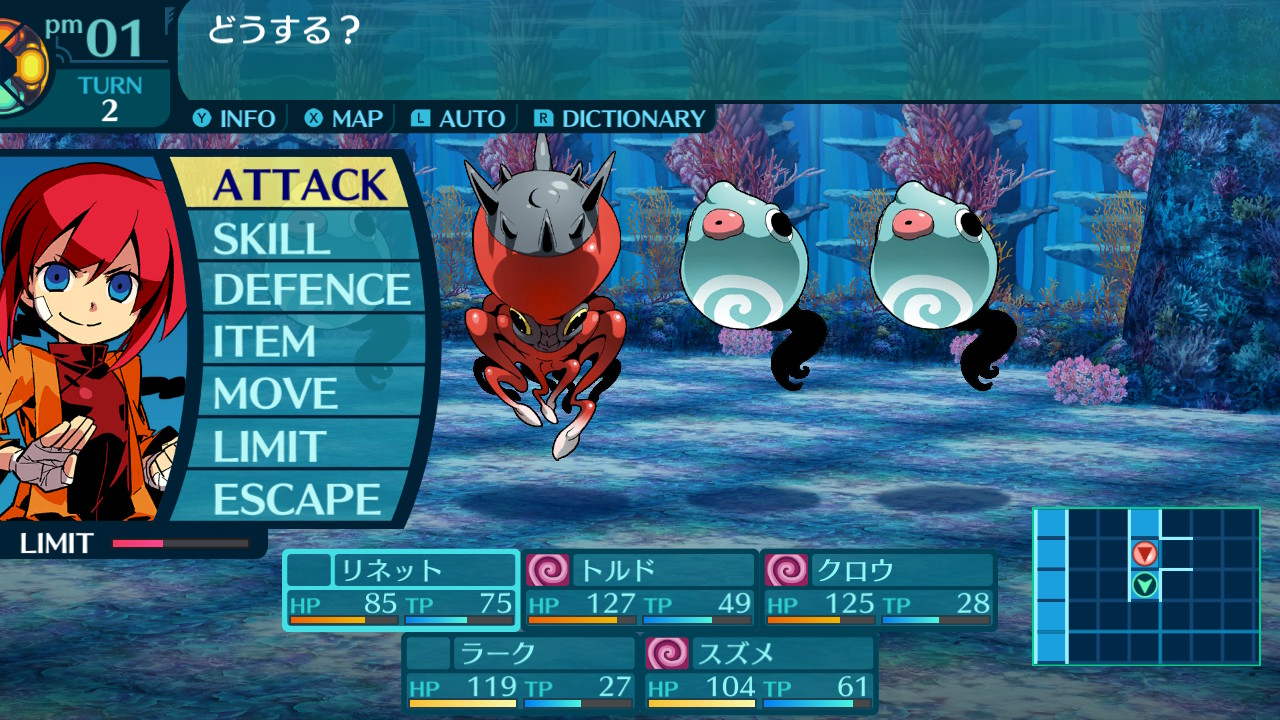The height and width of the screenshot is (720, 1280).
Task: Select party member ラーク's status panel
Action: (x=520, y=674)
